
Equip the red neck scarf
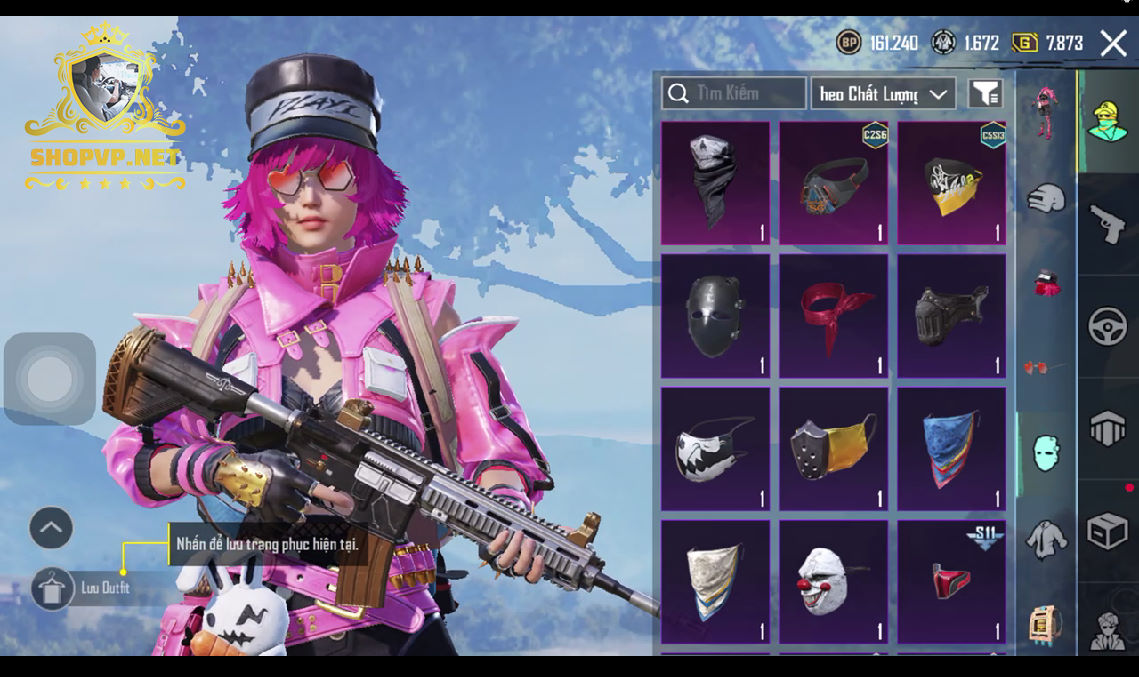(x=833, y=316)
